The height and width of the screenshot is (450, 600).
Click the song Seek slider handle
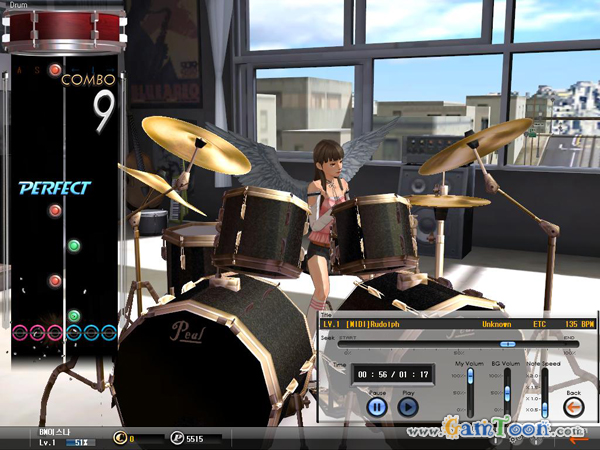507,344
